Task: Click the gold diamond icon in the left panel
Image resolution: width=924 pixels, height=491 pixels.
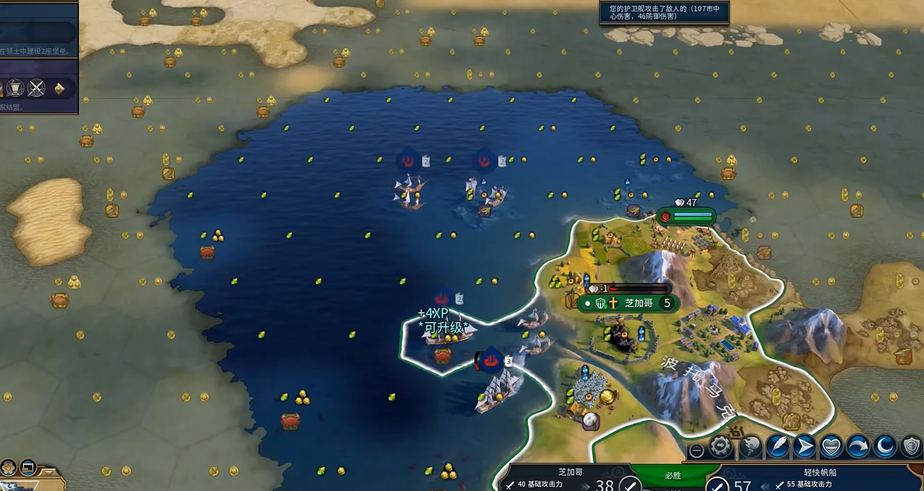Action: 59,88
